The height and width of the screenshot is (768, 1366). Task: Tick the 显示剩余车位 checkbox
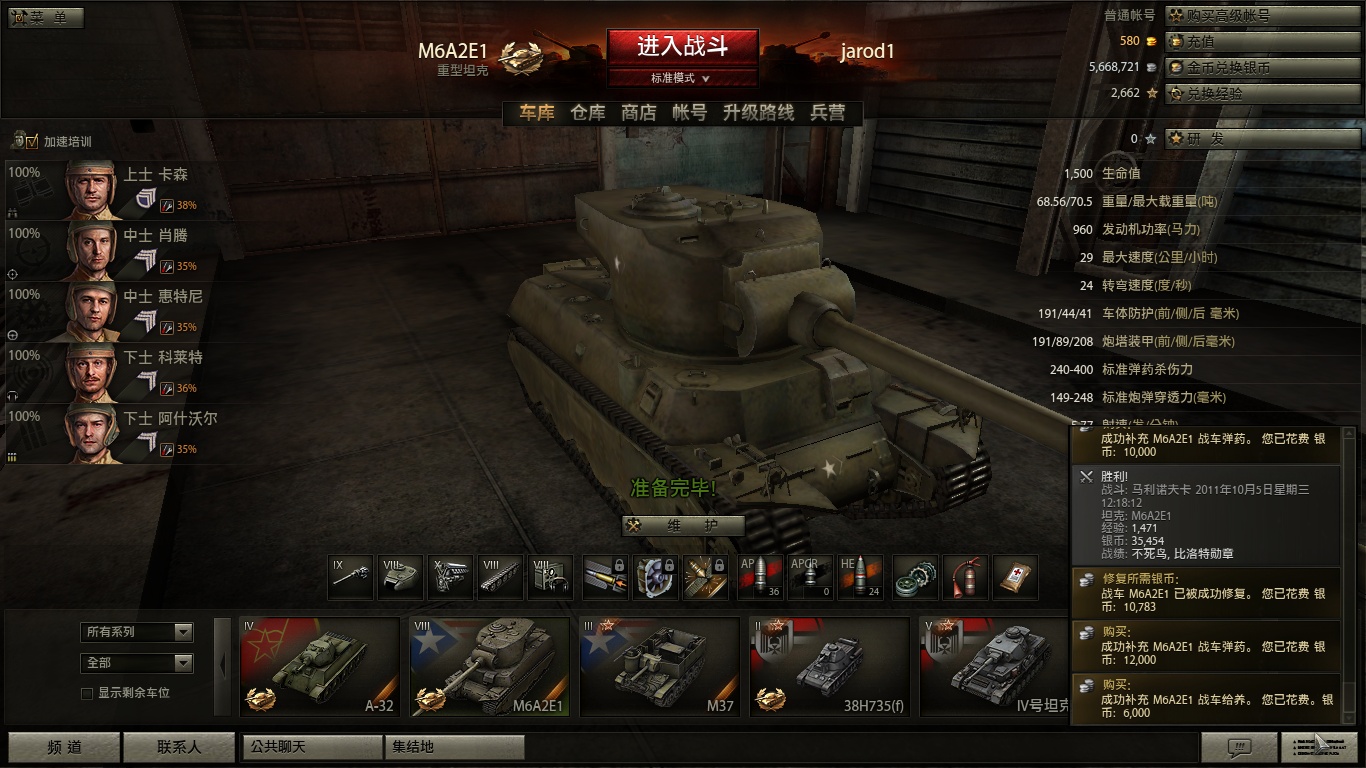coord(87,693)
